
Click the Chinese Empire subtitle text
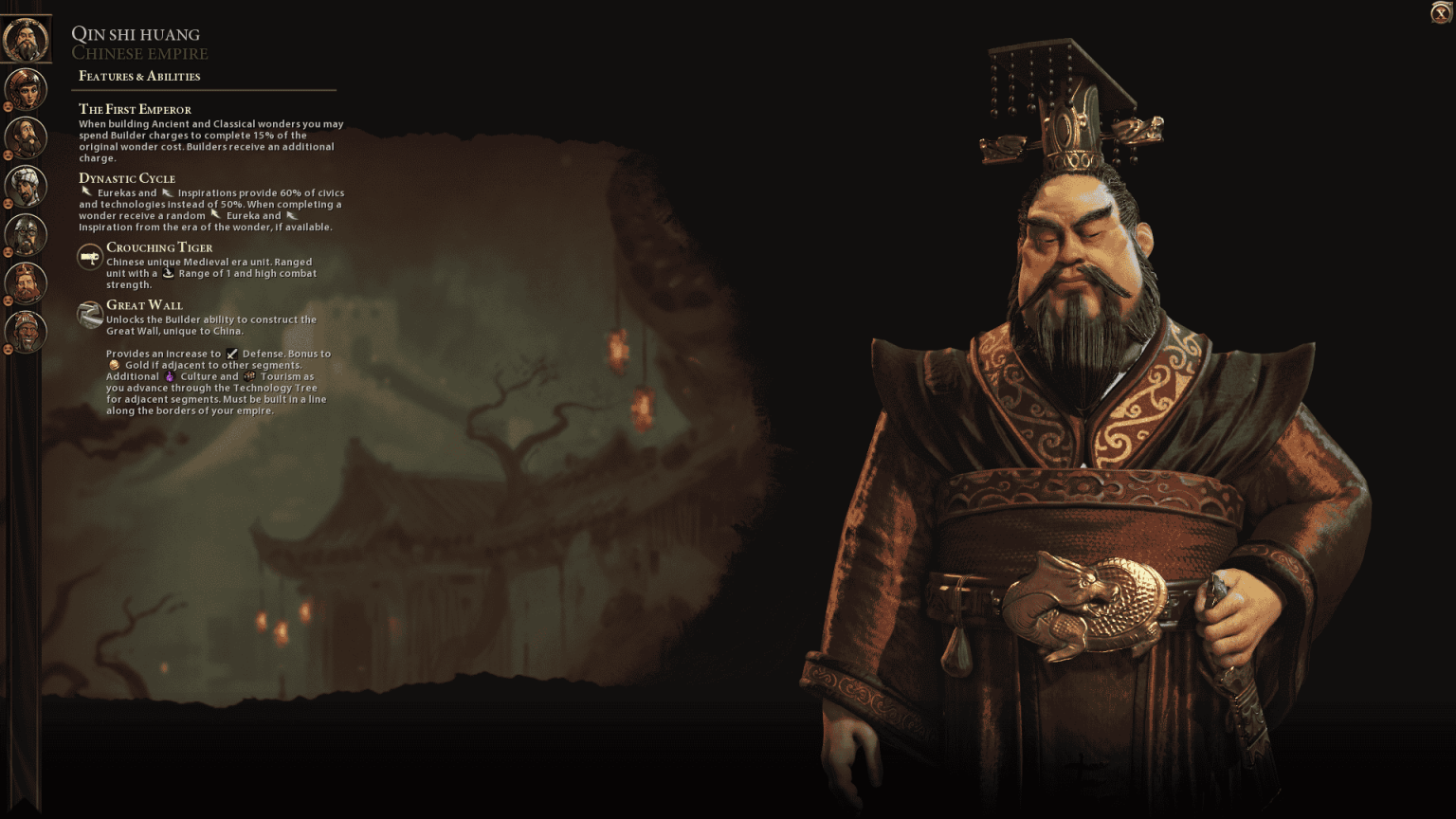point(139,53)
